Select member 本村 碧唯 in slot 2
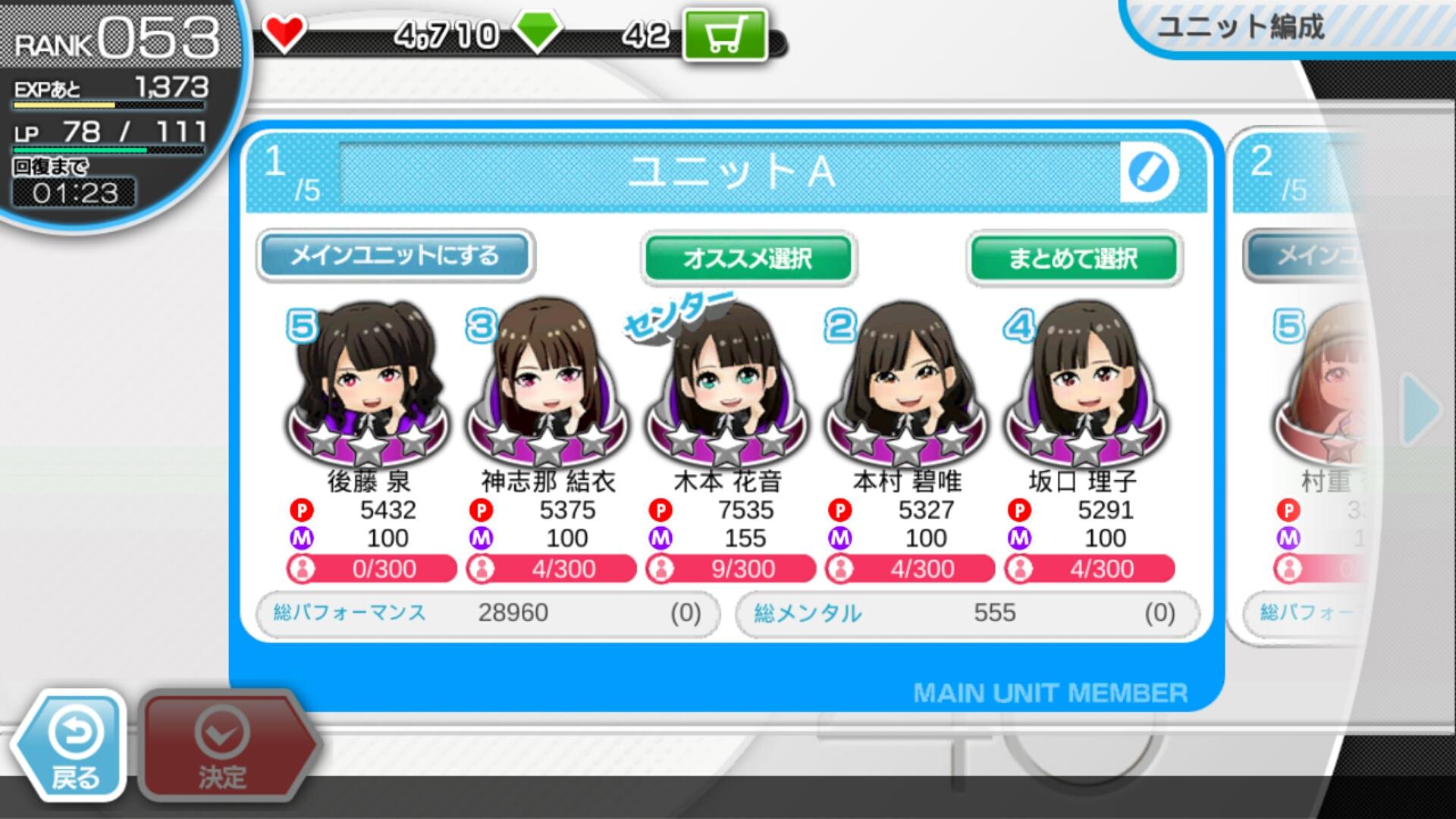1456x819 pixels. (x=905, y=387)
